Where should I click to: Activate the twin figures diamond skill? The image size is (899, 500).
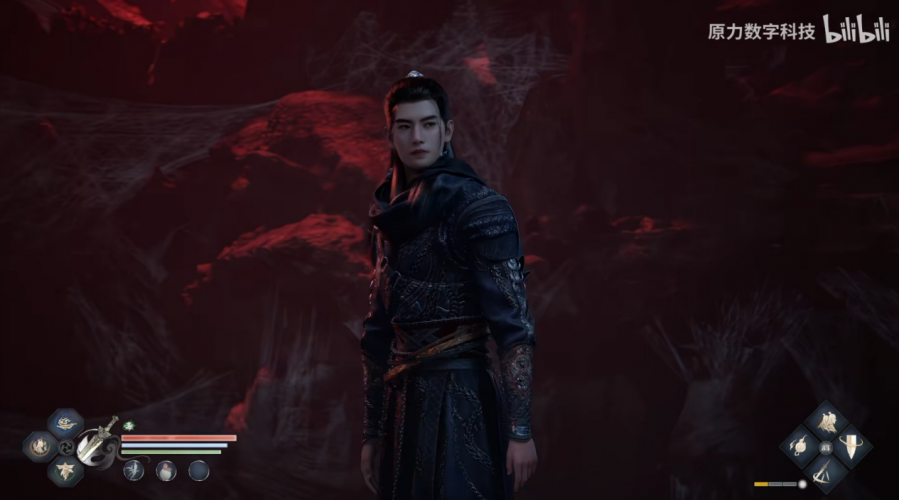pos(828,423)
